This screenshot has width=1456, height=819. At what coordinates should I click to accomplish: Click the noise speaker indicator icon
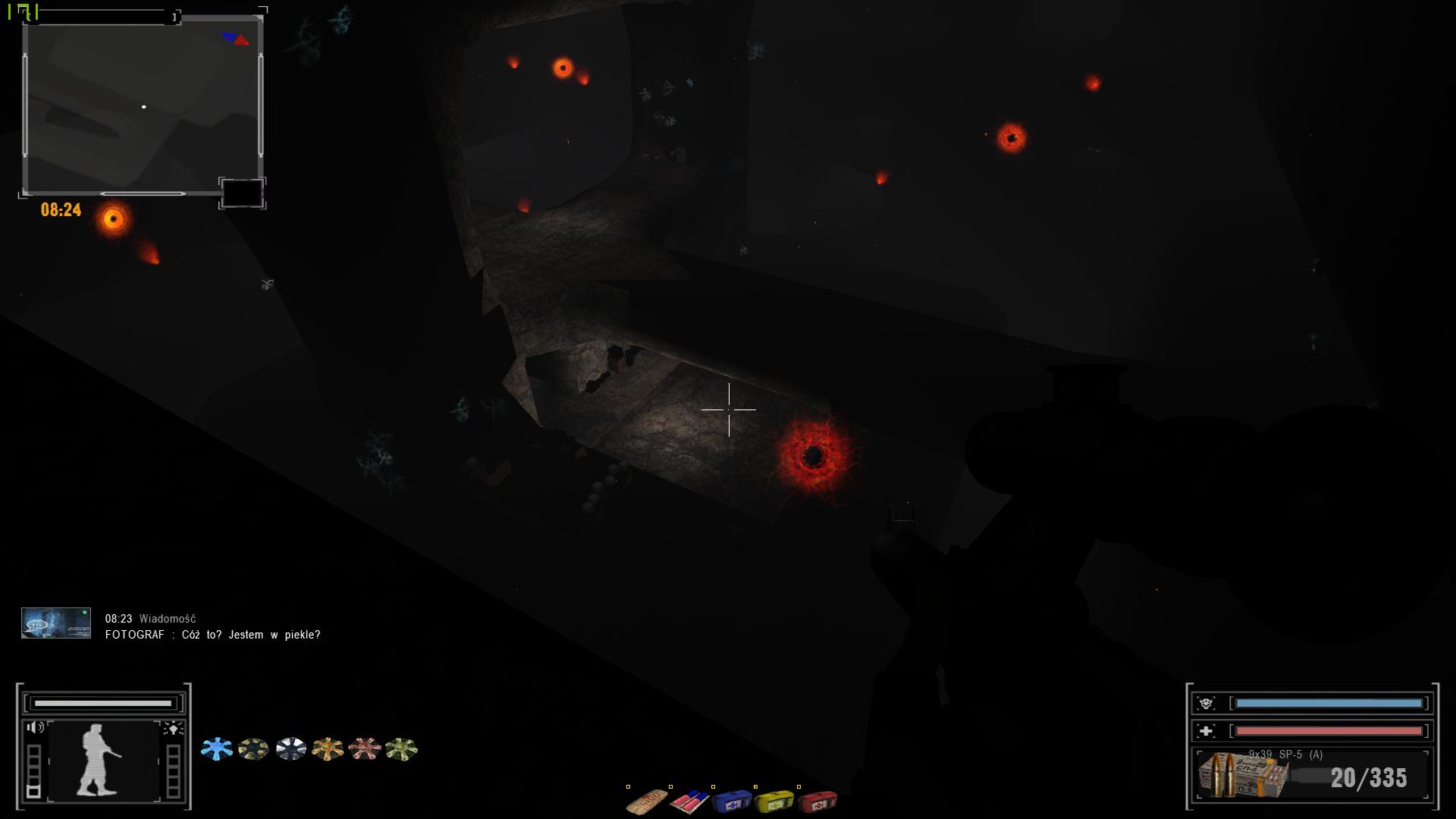35,728
